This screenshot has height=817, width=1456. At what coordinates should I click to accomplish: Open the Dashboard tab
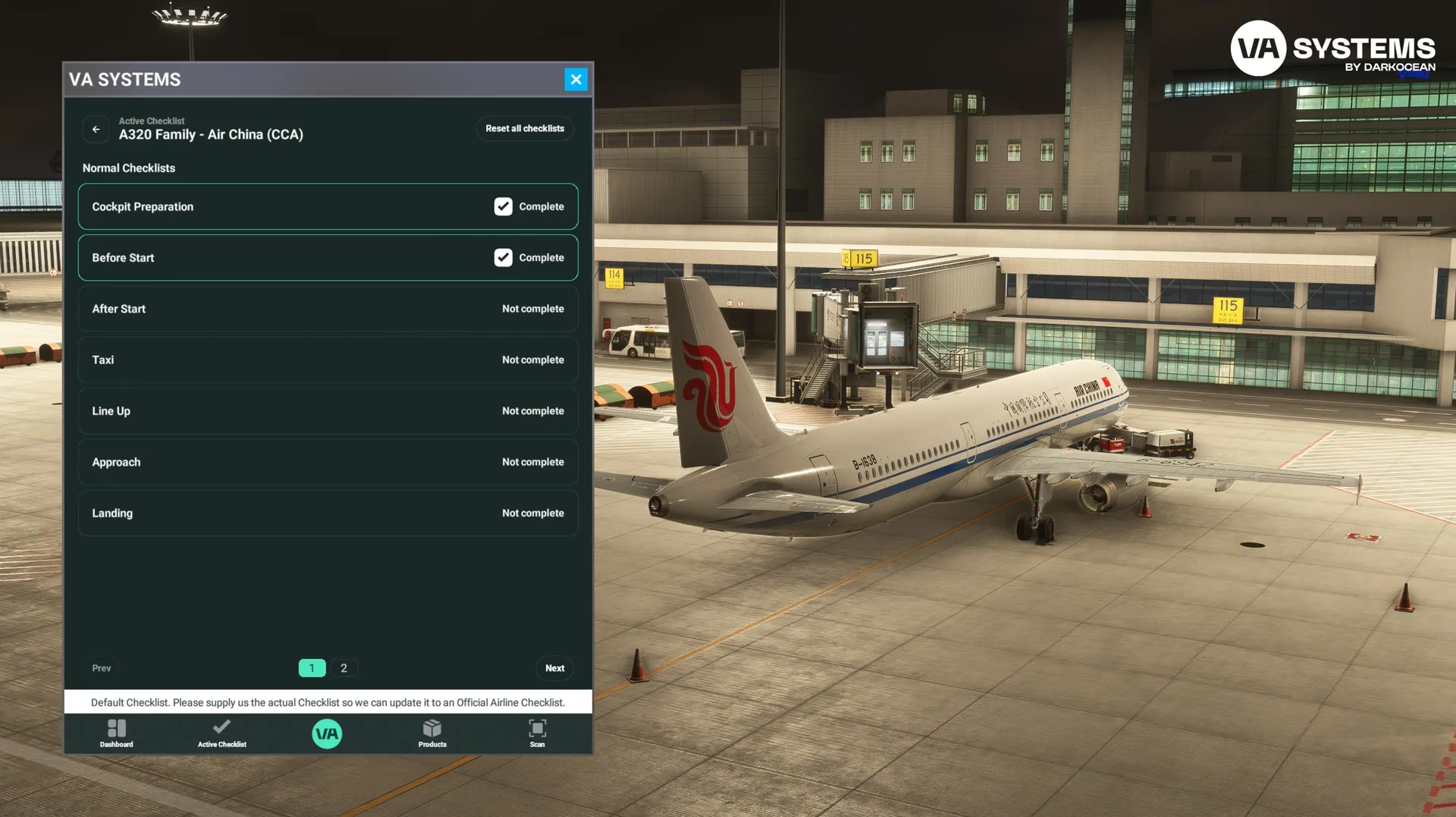117,734
